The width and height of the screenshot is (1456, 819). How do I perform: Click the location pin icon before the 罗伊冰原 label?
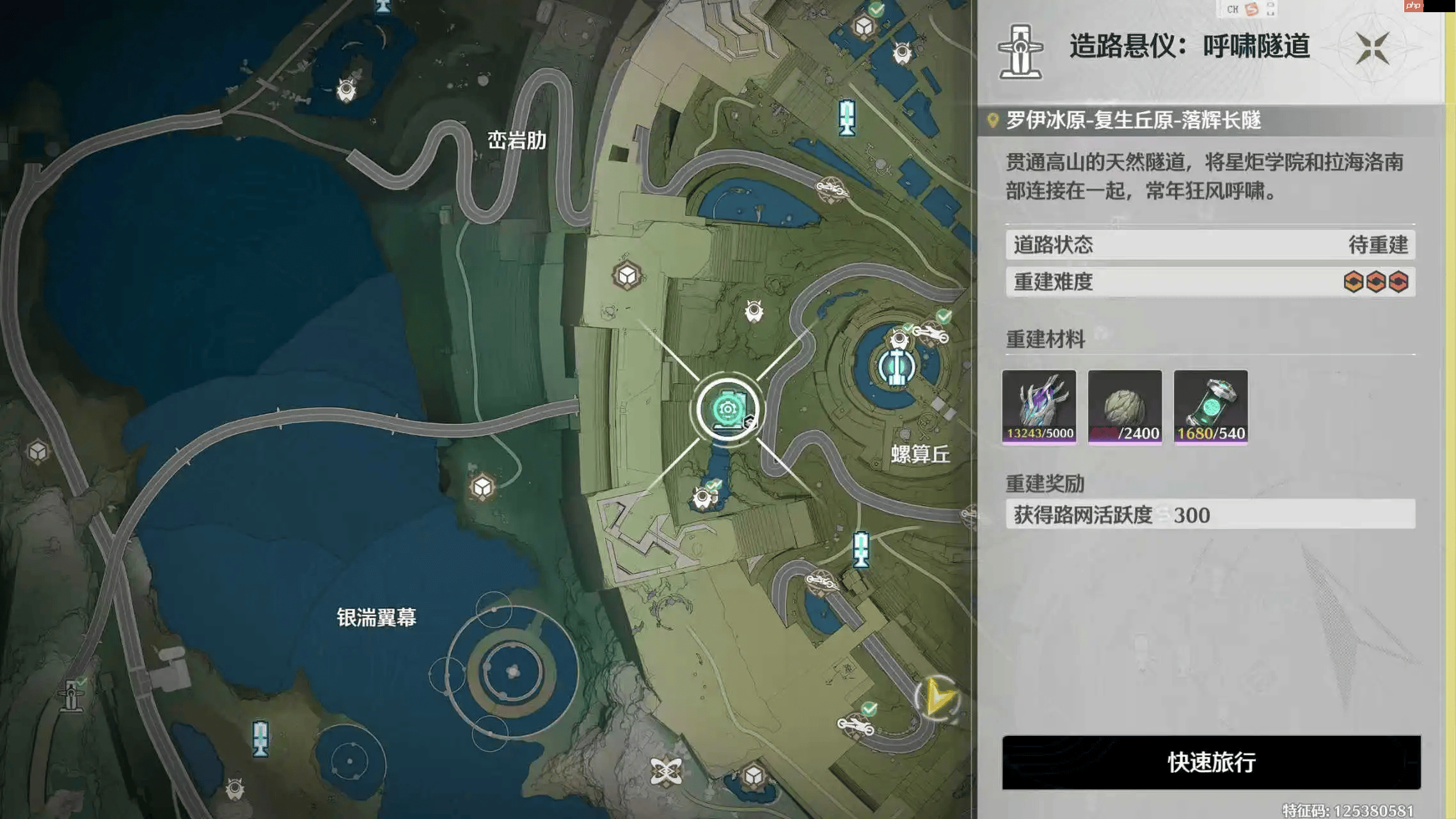pos(993,120)
